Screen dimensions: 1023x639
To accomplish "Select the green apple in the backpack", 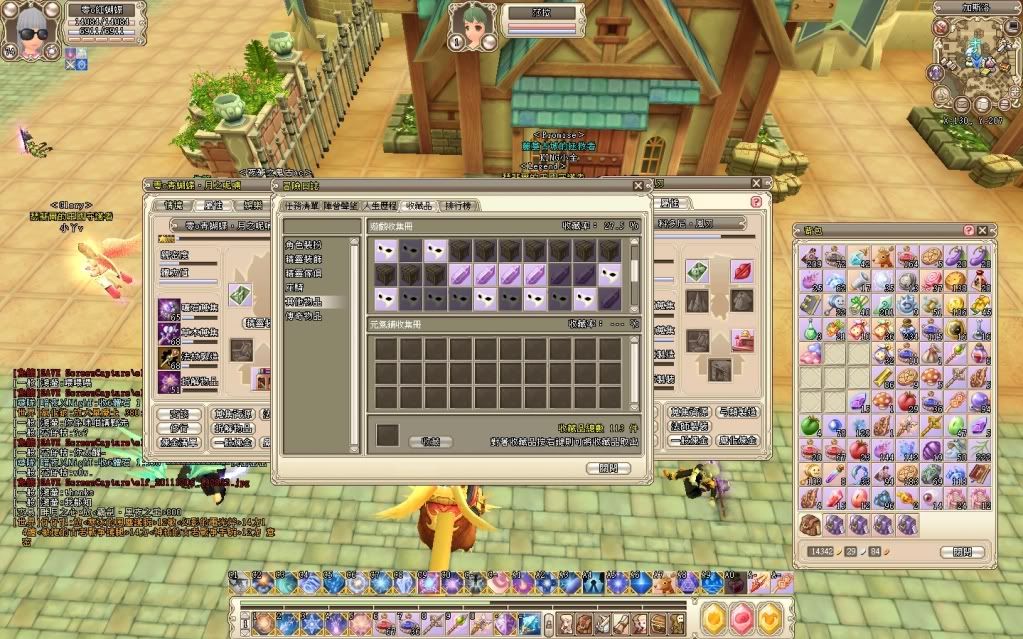I will pos(811,425).
